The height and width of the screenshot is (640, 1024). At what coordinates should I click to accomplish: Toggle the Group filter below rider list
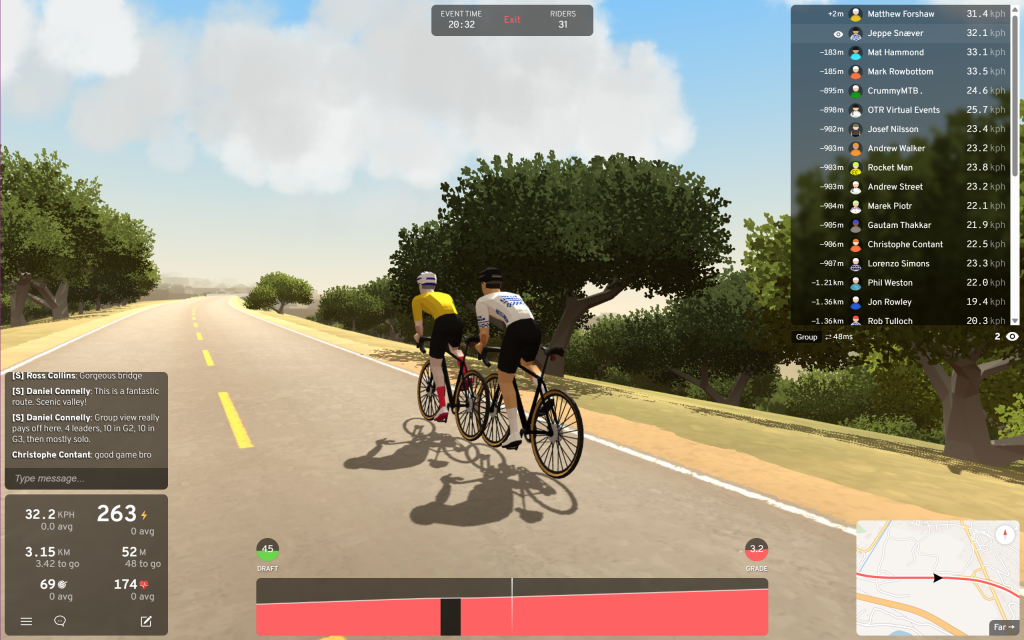click(806, 337)
